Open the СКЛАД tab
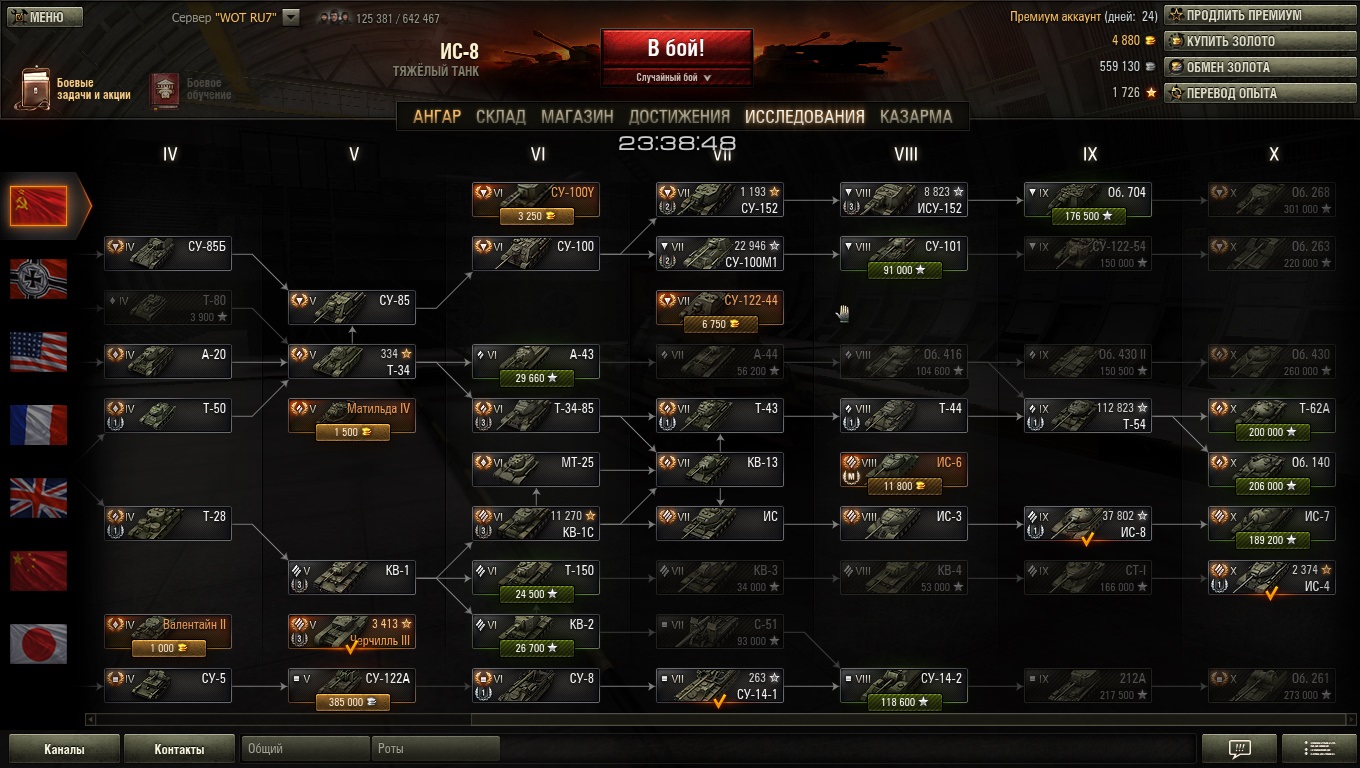 click(501, 116)
